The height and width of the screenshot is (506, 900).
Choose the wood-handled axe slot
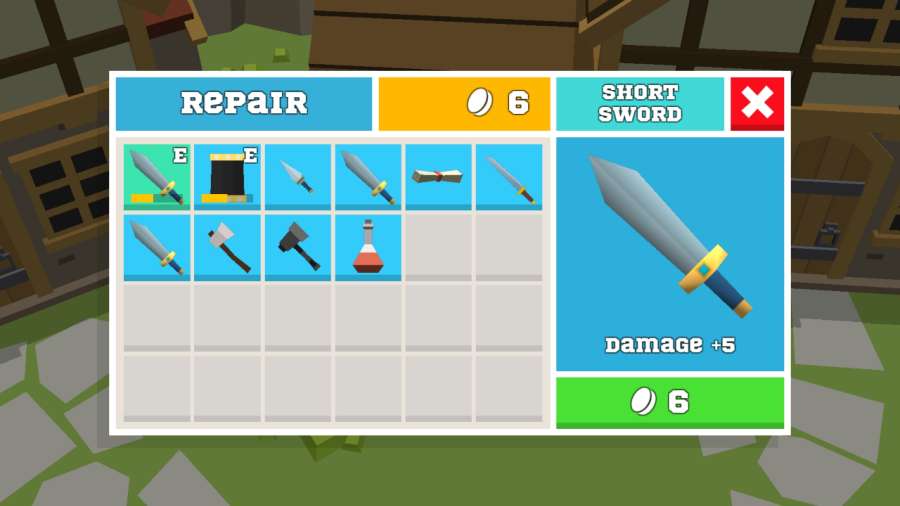[227, 247]
